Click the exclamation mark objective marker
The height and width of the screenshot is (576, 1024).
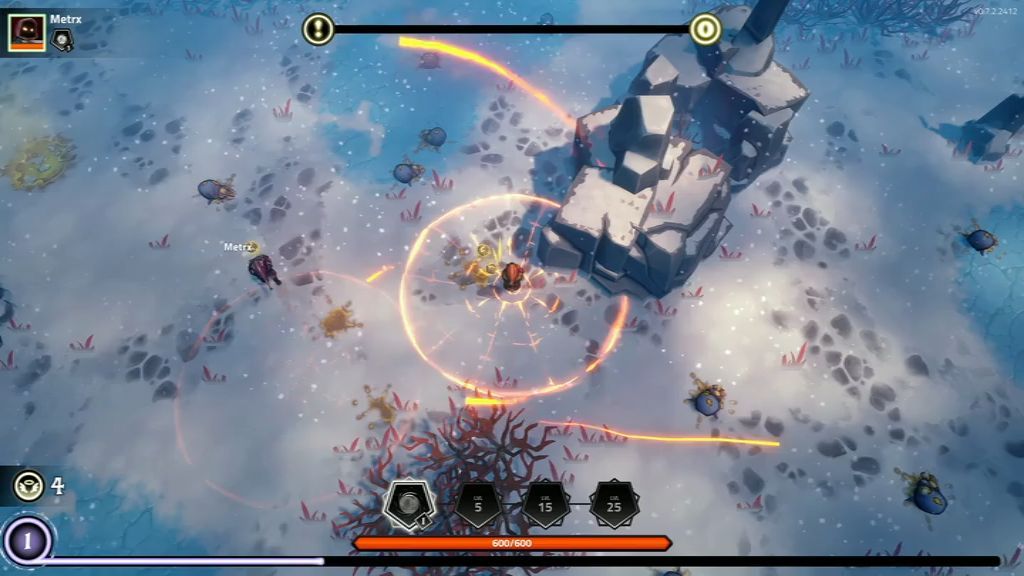click(x=318, y=29)
